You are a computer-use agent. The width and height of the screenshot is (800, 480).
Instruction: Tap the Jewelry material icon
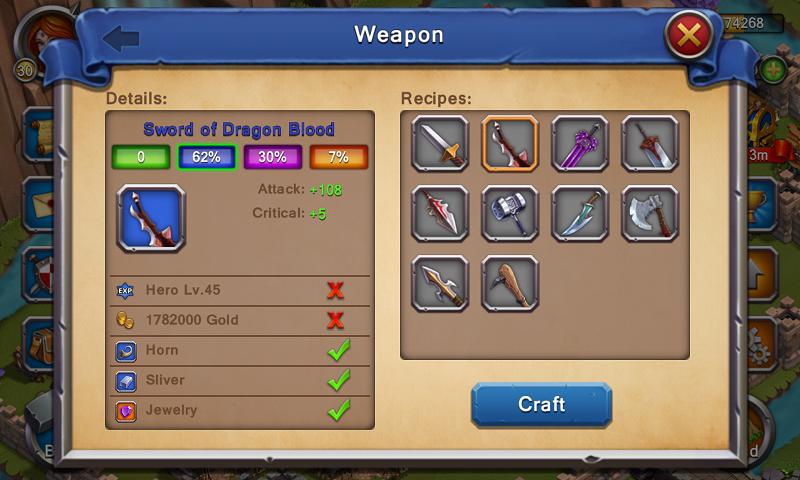(x=126, y=410)
